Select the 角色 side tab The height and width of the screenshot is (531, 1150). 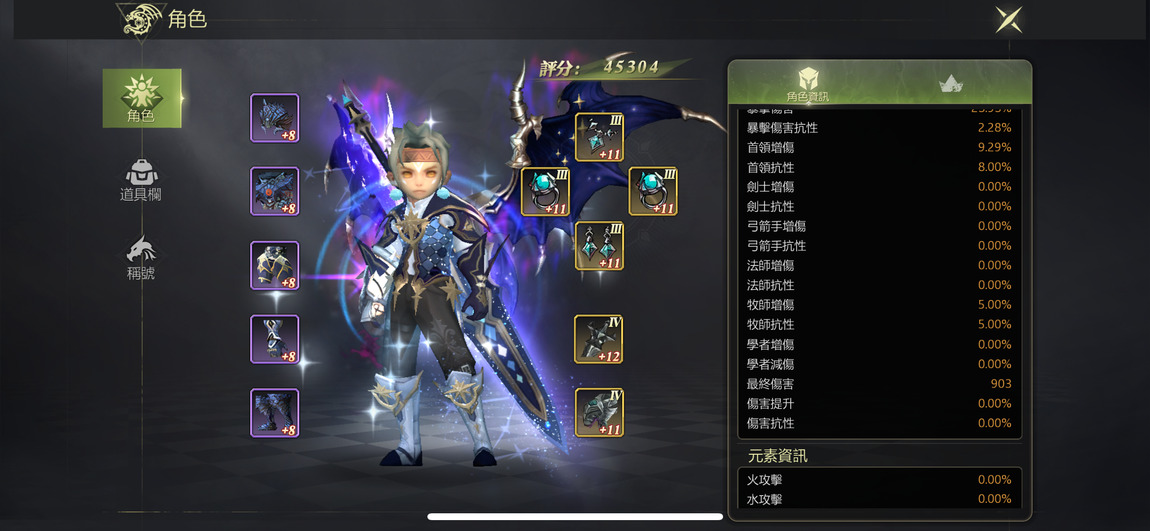(x=142, y=98)
